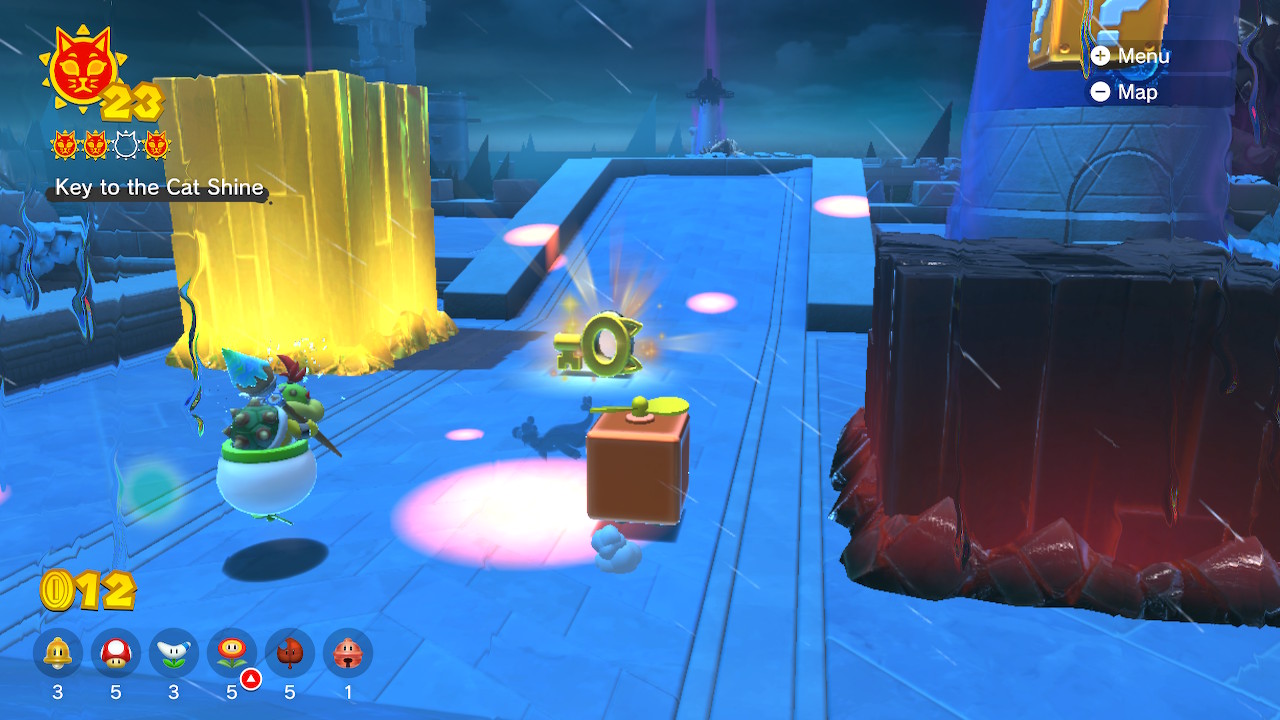Click the Cat Shine sun icon
Image resolution: width=1280 pixels, height=720 pixels.
click(78, 70)
